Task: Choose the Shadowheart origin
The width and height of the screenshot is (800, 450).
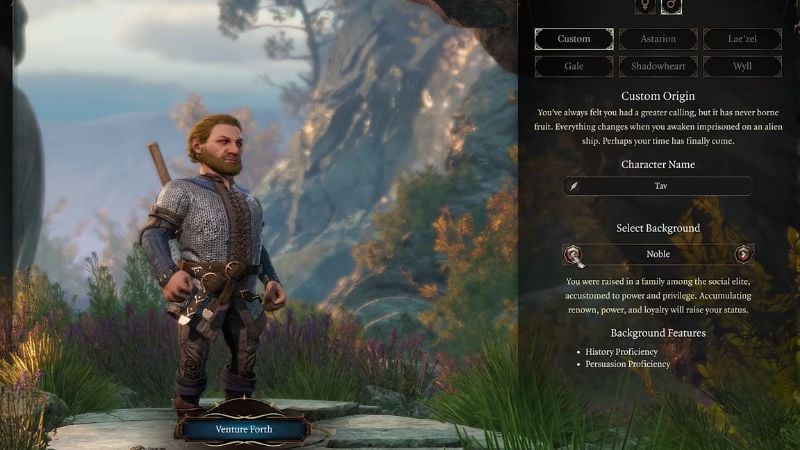Action: (x=657, y=66)
